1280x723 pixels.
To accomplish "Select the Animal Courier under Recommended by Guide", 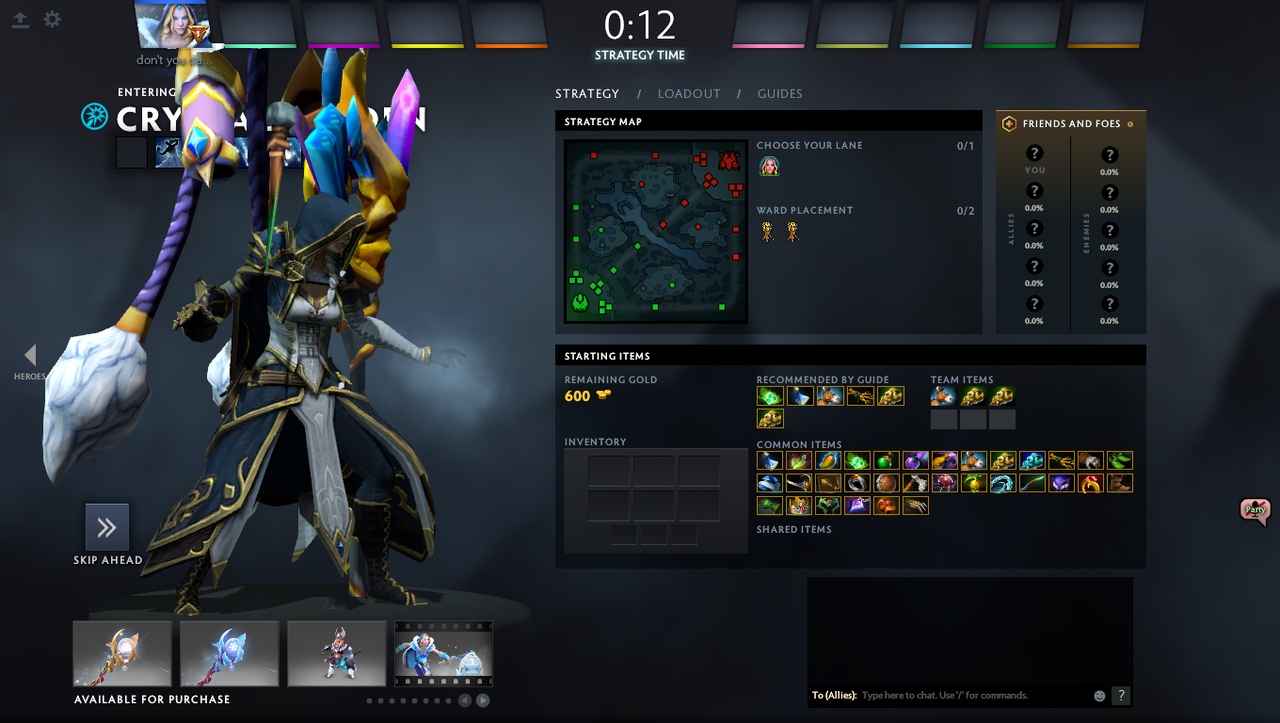I will coord(829,396).
